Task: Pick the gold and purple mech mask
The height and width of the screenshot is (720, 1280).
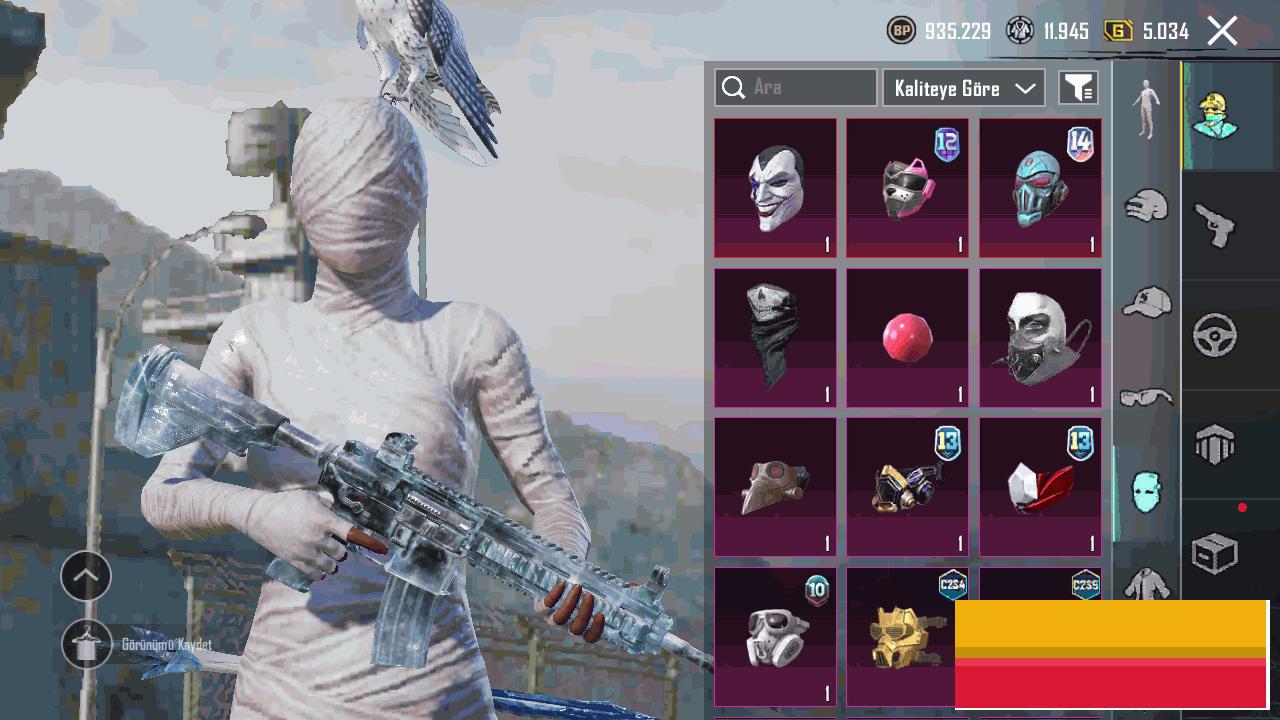Action: [907, 487]
